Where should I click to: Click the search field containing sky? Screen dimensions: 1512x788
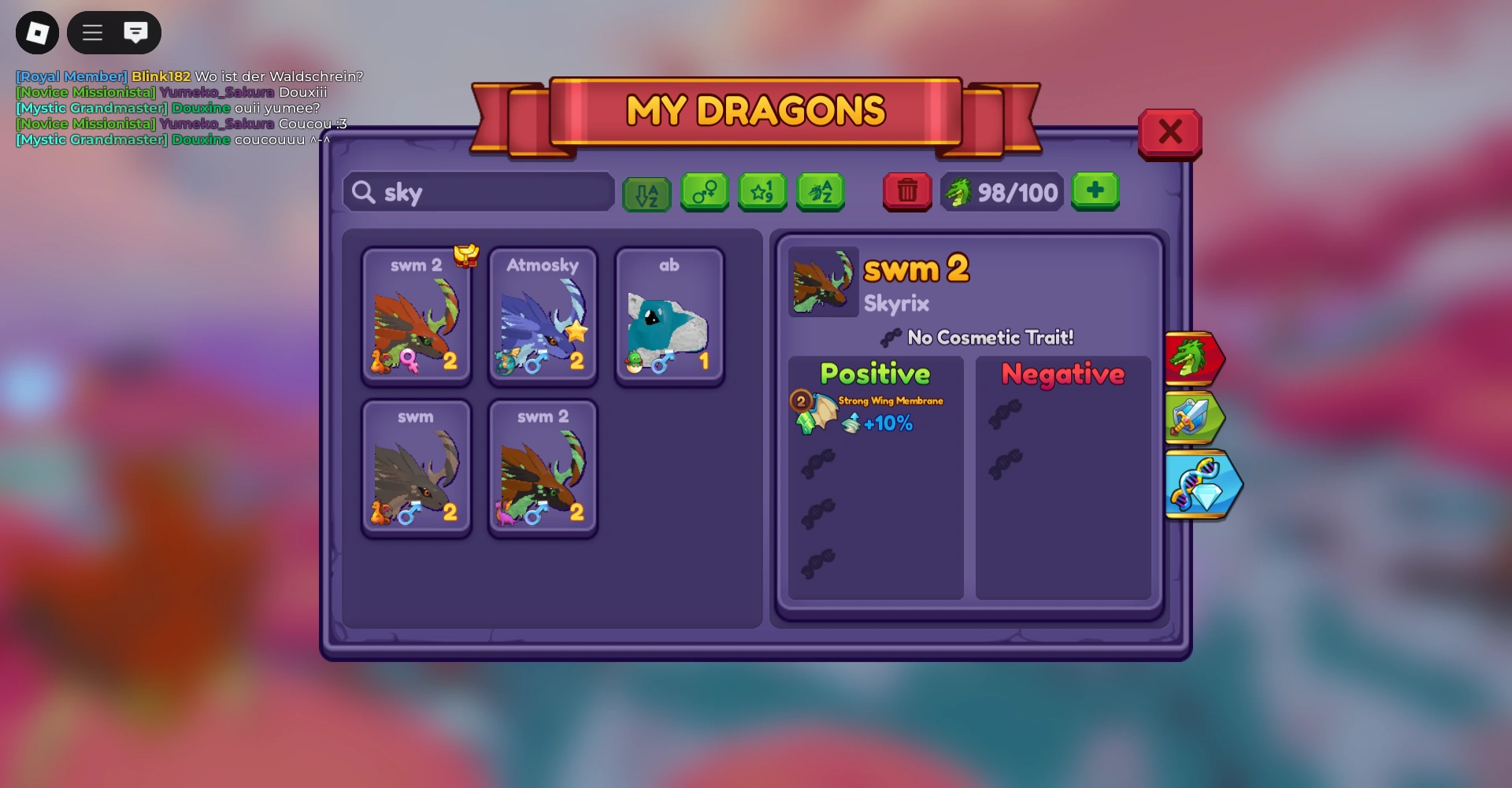click(478, 191)
